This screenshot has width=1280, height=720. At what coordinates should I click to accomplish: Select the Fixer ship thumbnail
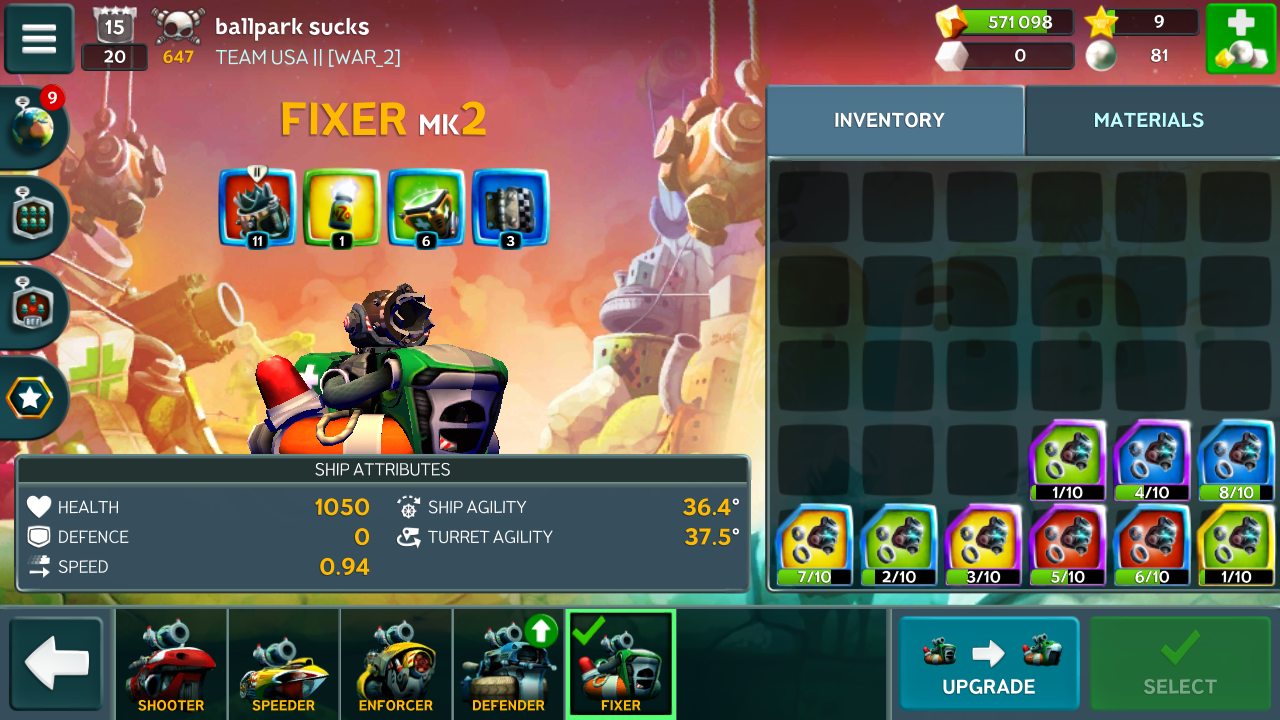pos(621,665)
